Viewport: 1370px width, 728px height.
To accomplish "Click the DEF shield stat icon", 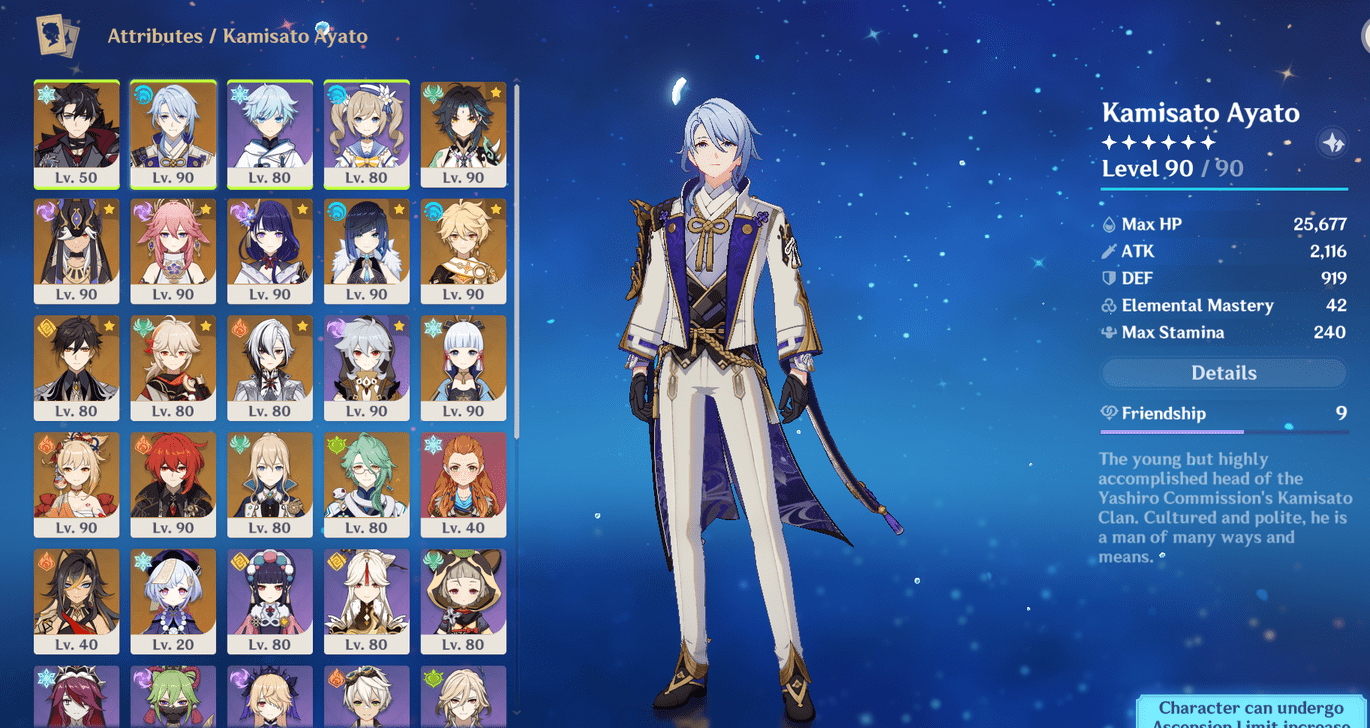I will [x=1110, y=278].
